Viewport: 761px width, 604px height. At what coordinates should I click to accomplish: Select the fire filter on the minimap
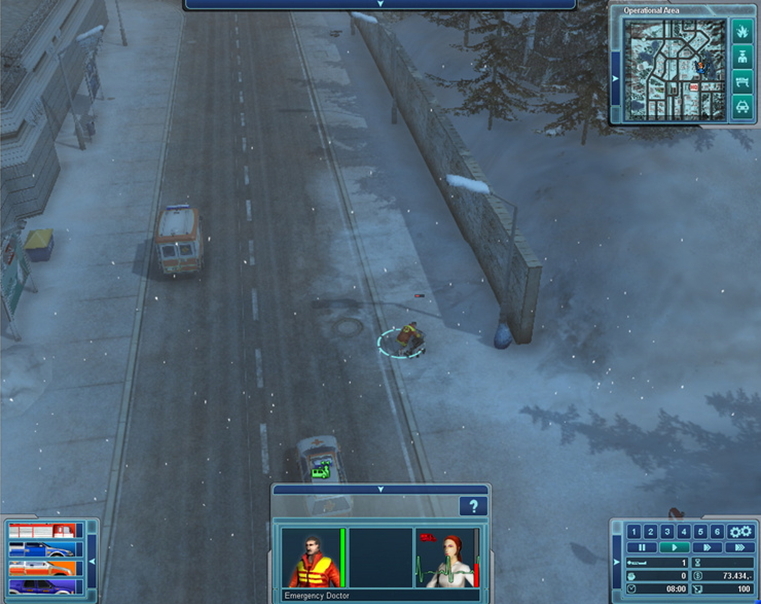coord(742,33)
